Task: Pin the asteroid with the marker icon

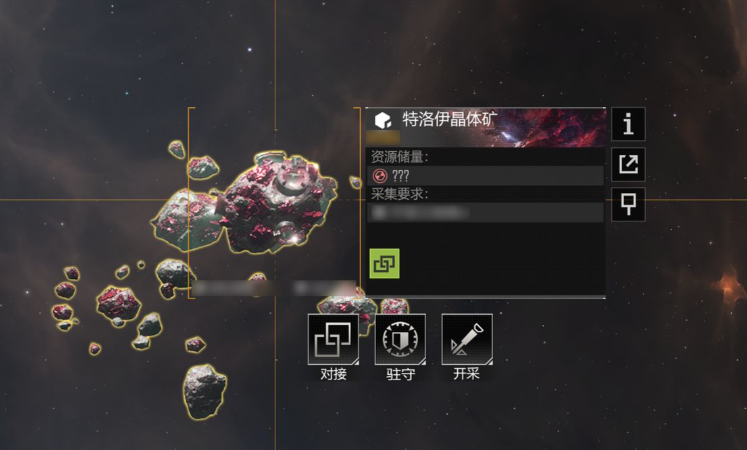Action: [628, 204]
